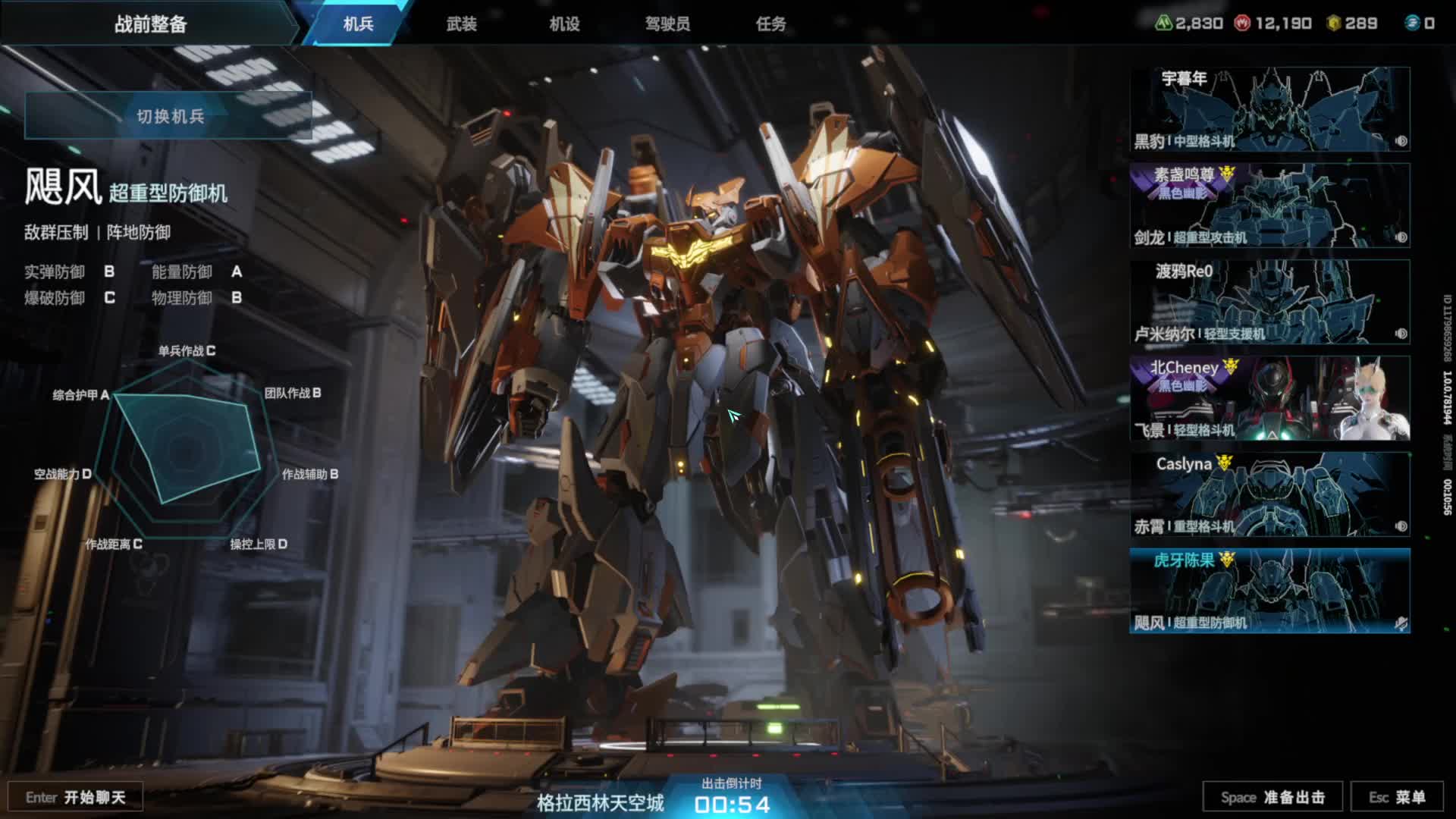This screenshot has height=819, width=1456.
Task: Select the 机设 tab
Action: pyautogui.click(x=564, y=24)
